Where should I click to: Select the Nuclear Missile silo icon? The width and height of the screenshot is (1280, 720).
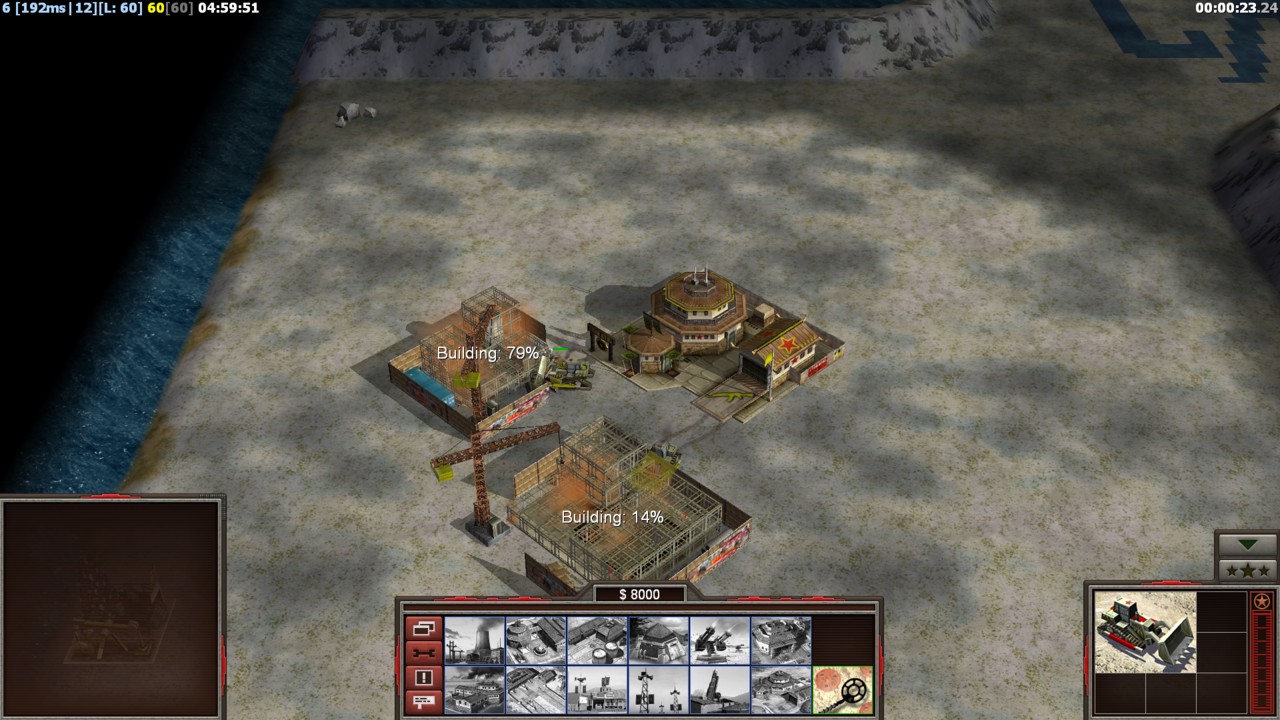(x=719, y=690)
